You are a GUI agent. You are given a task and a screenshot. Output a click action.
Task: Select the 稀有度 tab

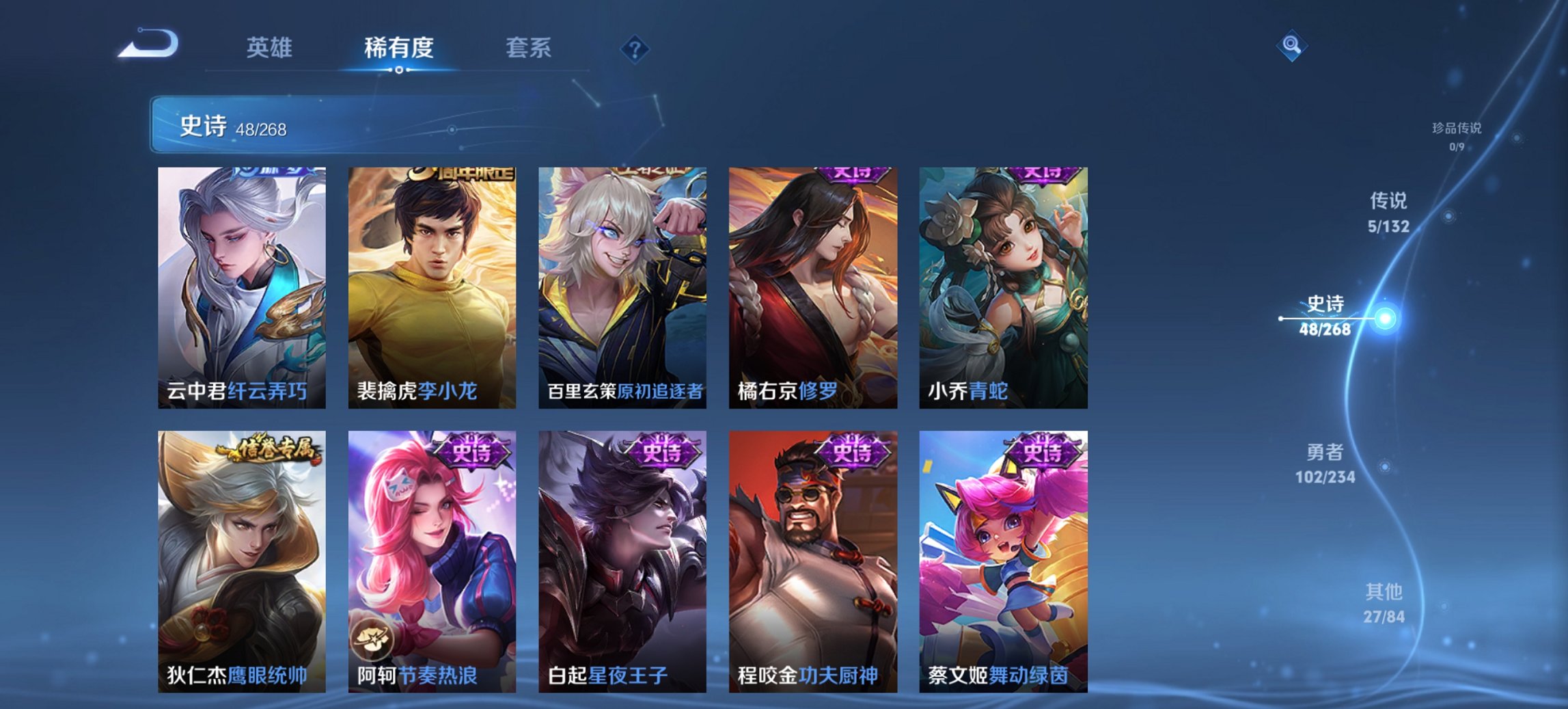click(399, 48)
